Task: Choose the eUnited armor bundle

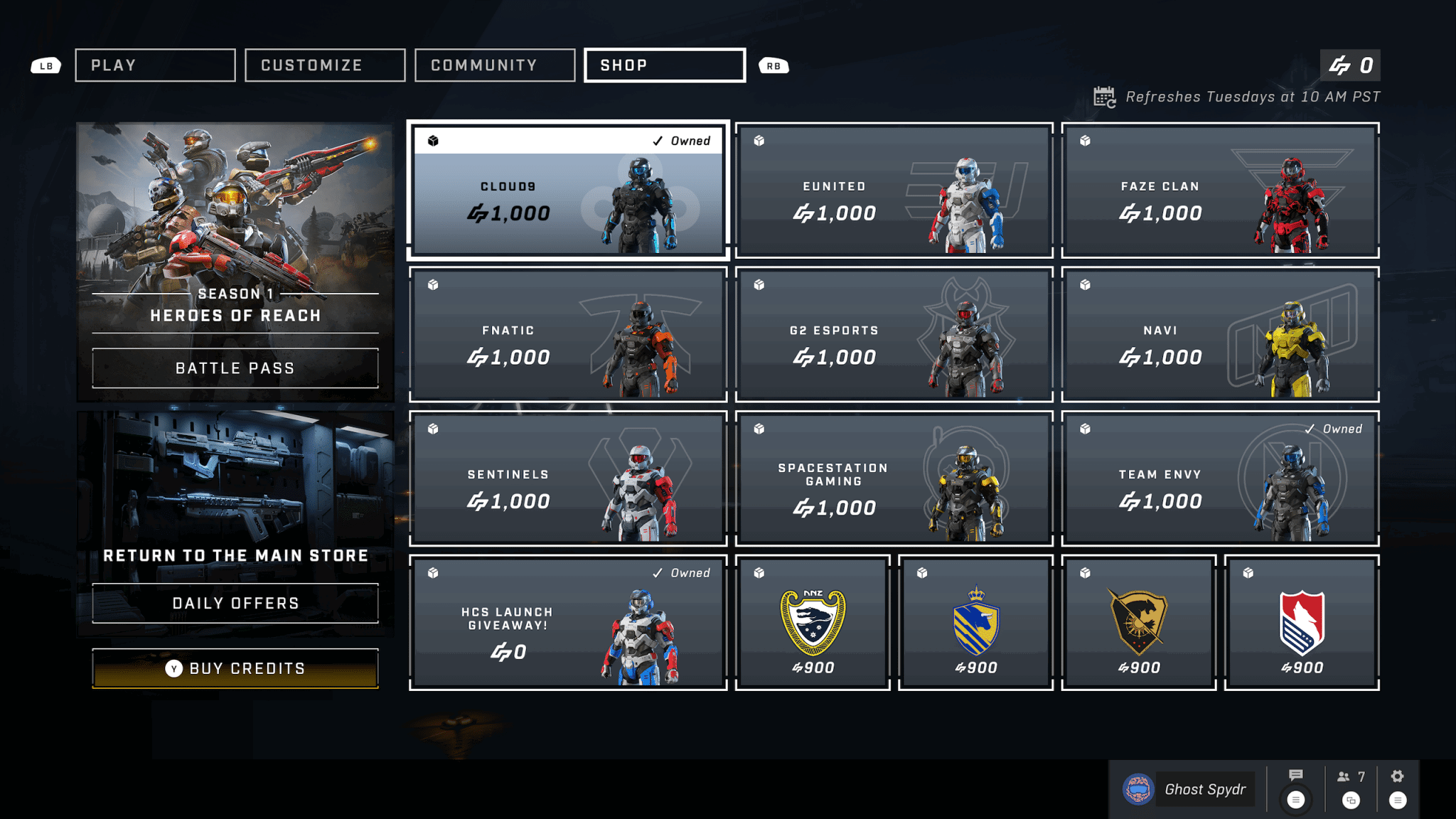Action: click(x=894, y=191)
